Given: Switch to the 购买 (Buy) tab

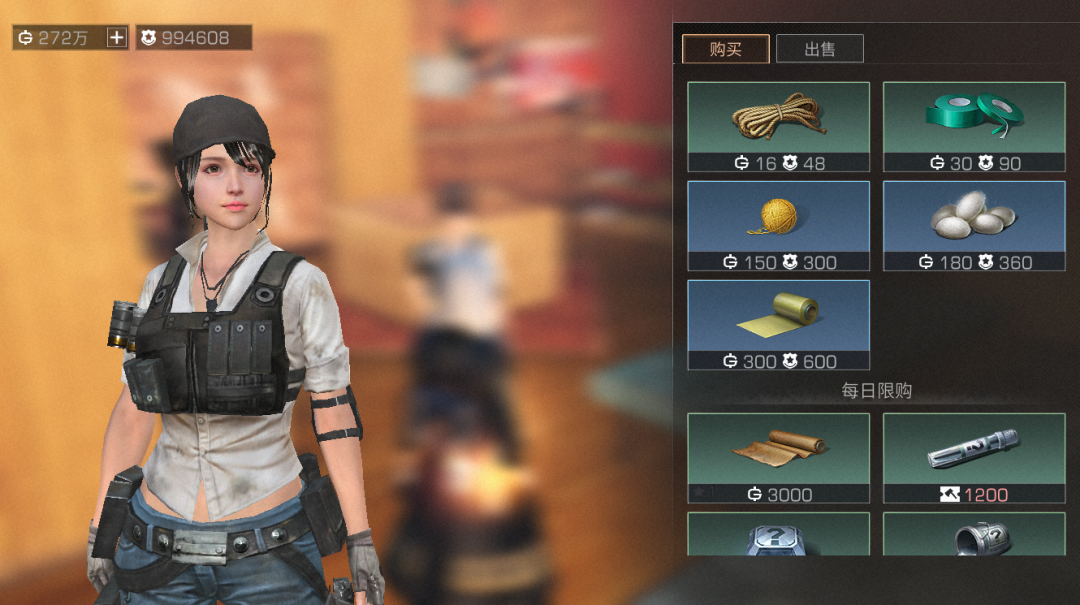Looking at the screenshot, I should point(725,49).
